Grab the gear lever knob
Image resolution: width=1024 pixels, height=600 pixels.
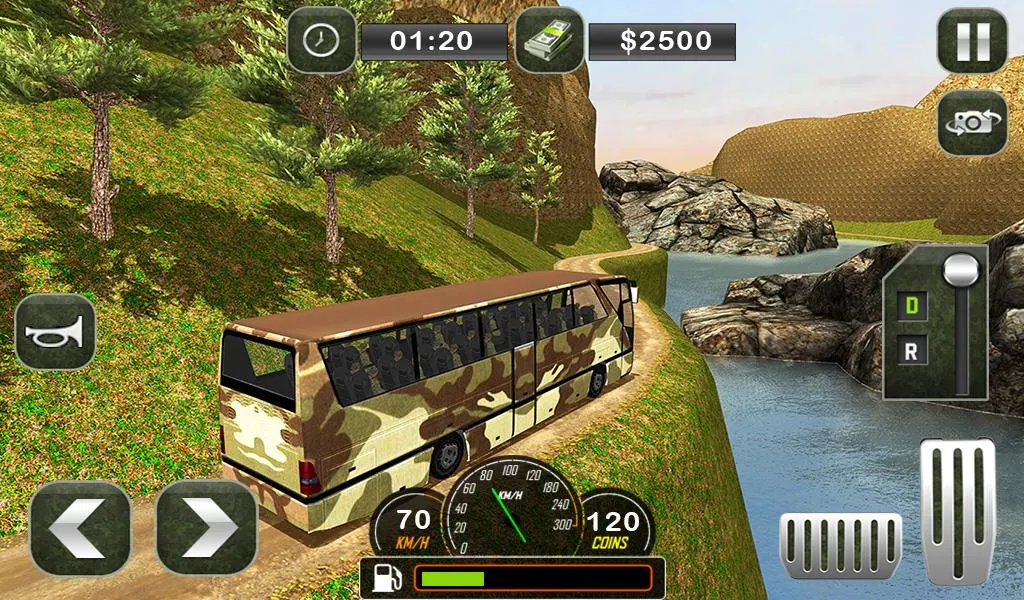tap(961, 270)
